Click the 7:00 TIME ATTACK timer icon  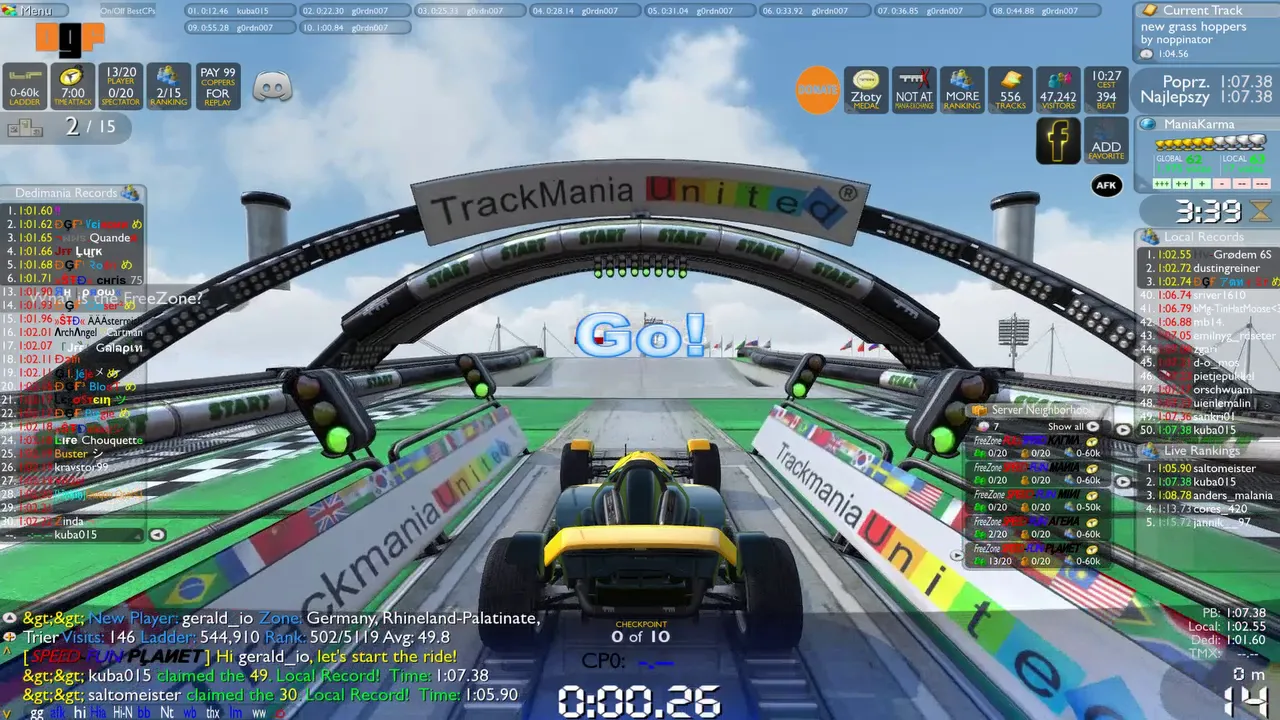[71, 86]
